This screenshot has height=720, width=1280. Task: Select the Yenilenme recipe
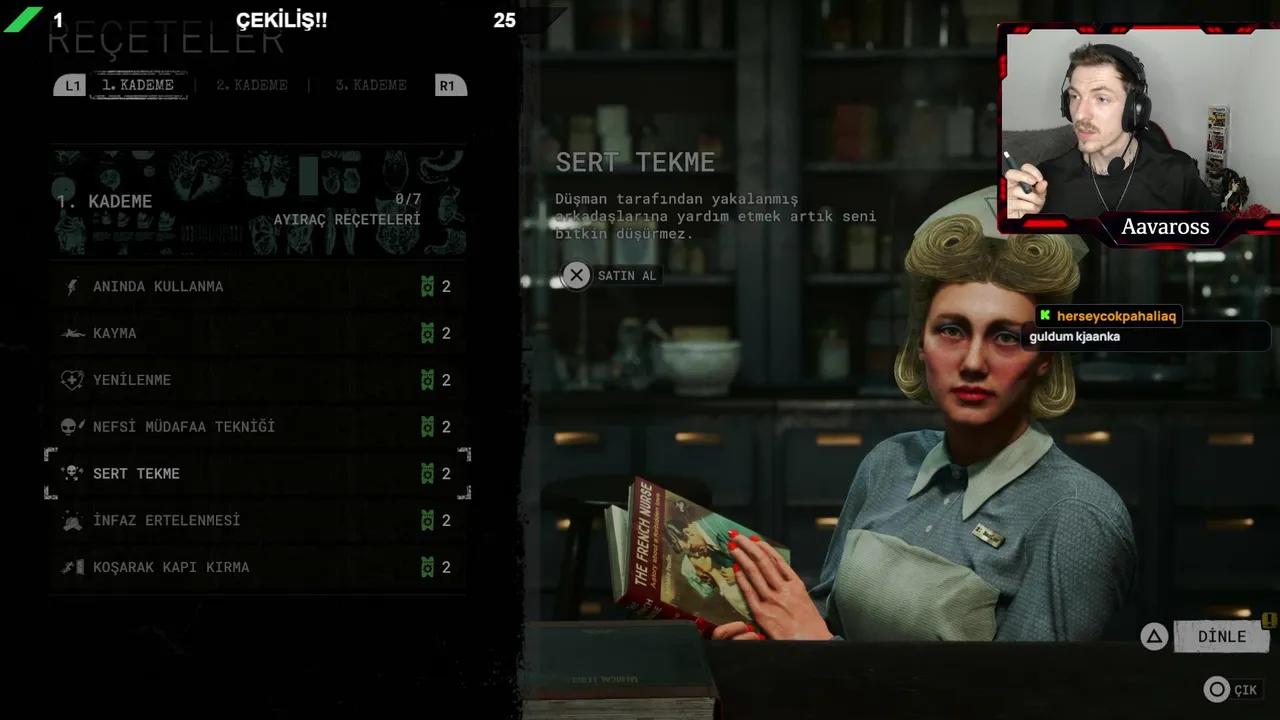(132, 380)
